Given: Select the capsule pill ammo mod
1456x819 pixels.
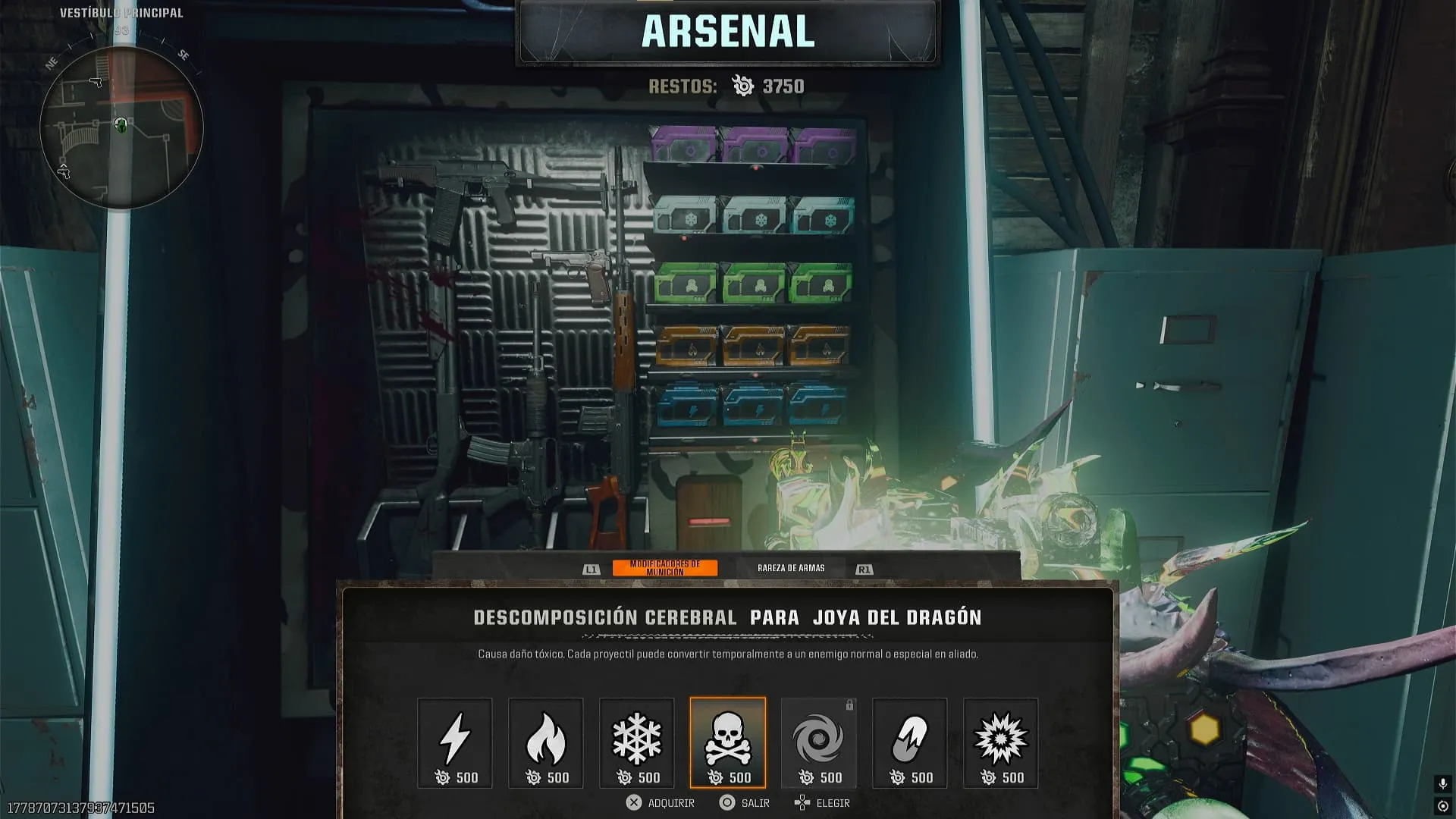Looking at the screenshot, I should click(x=910, y=742).
